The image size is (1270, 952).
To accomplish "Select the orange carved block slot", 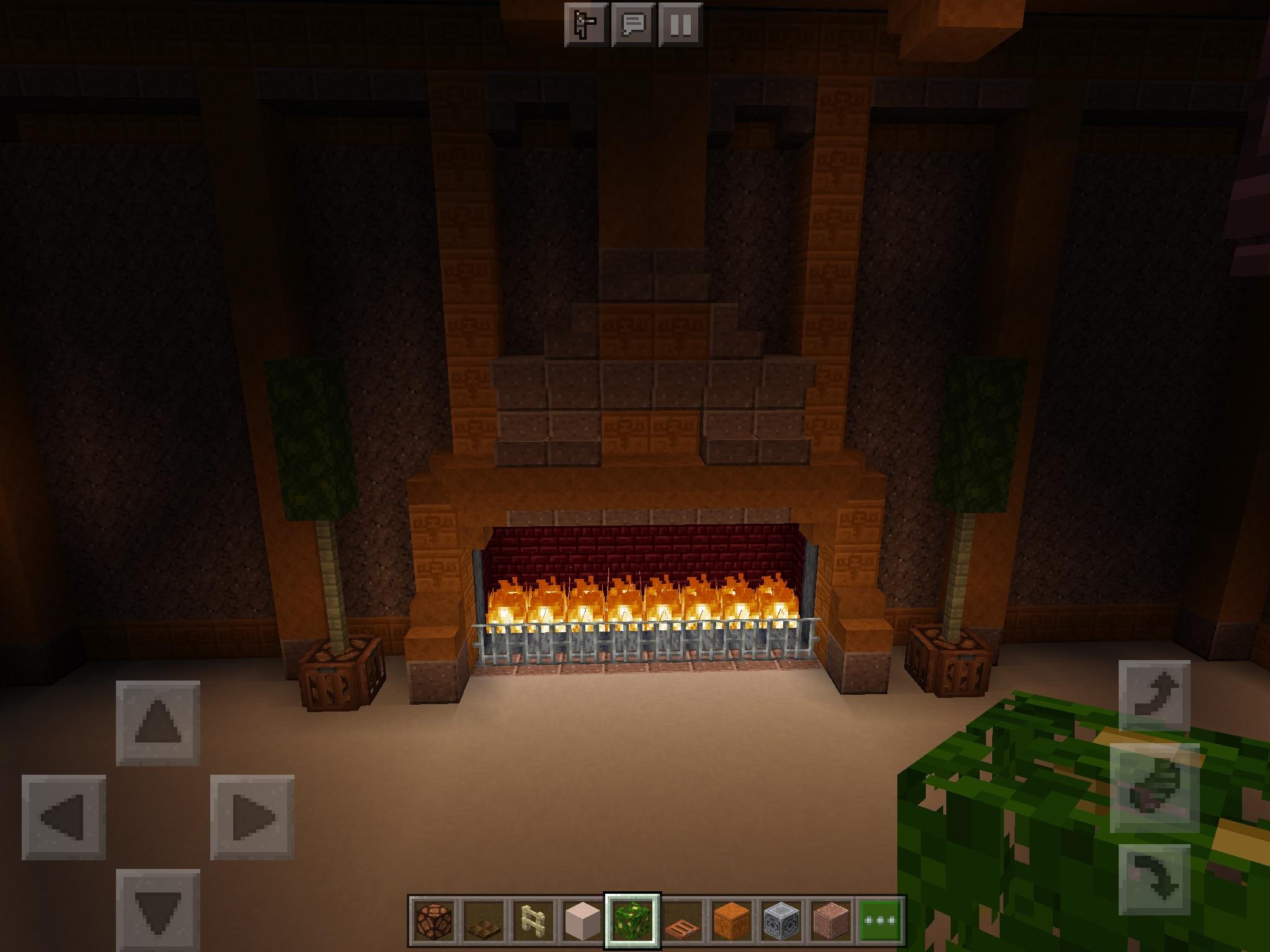I will click(x=732, y=919).
